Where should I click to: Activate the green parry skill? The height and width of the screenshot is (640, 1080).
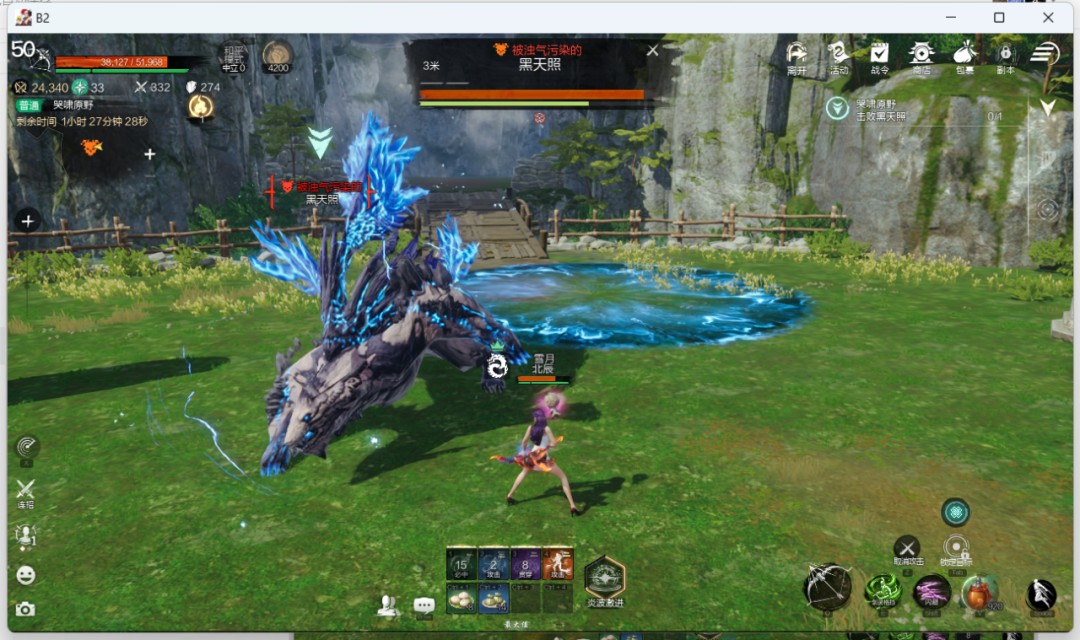pyautogui.click(x=883, y=591)
